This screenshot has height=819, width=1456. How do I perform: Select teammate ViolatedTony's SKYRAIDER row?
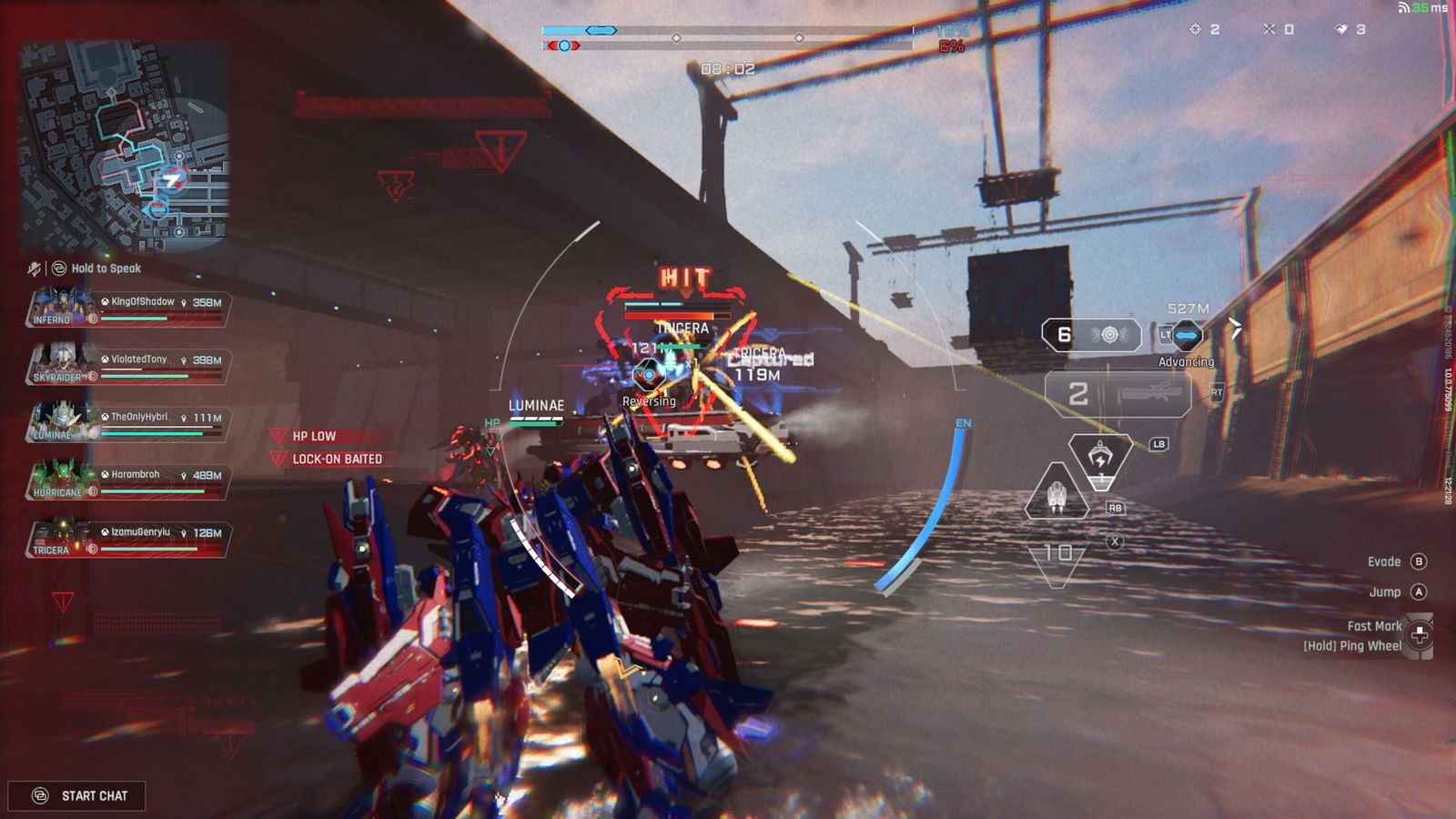(127, 366)
